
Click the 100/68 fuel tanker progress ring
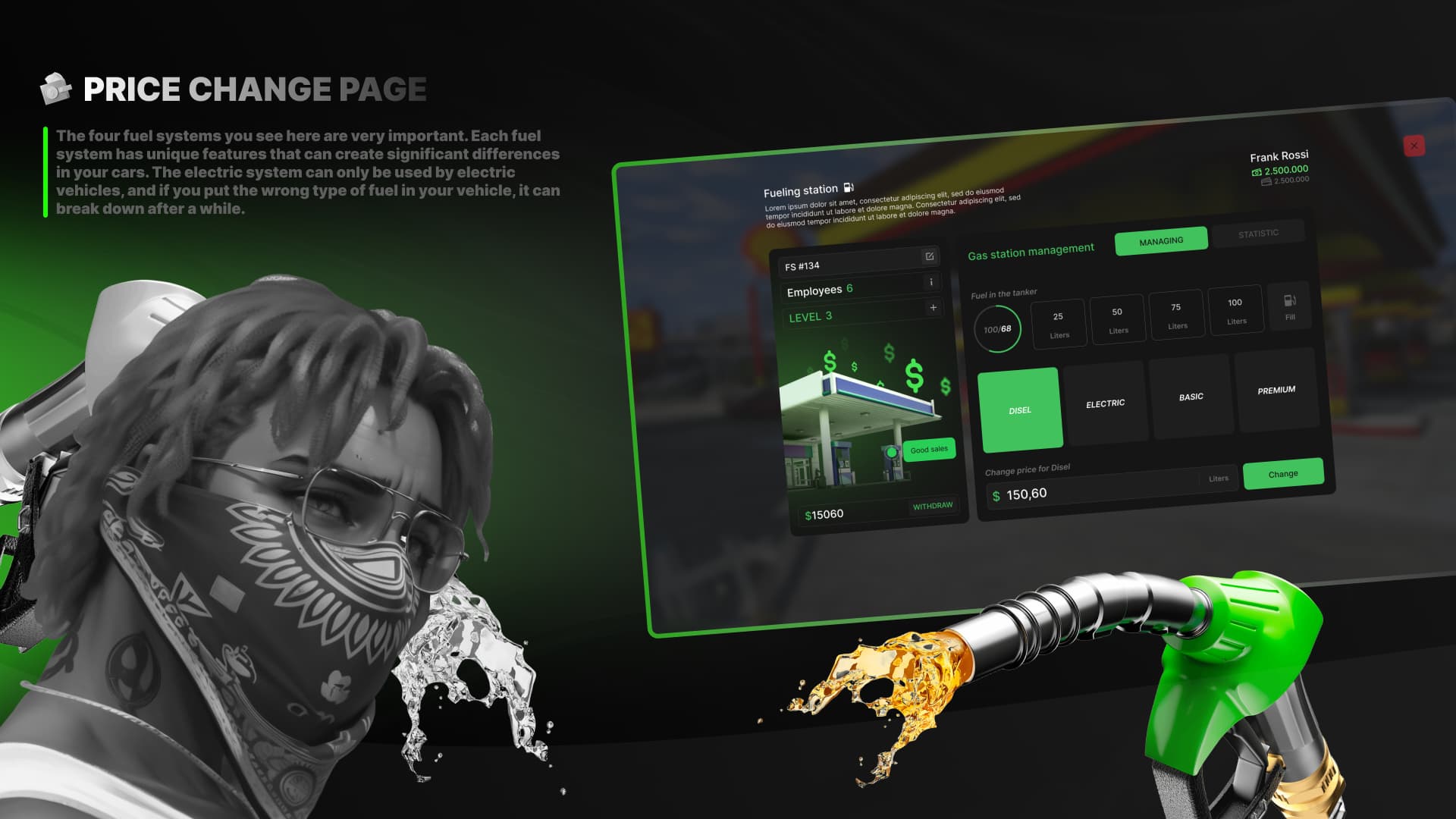point(996,328)
